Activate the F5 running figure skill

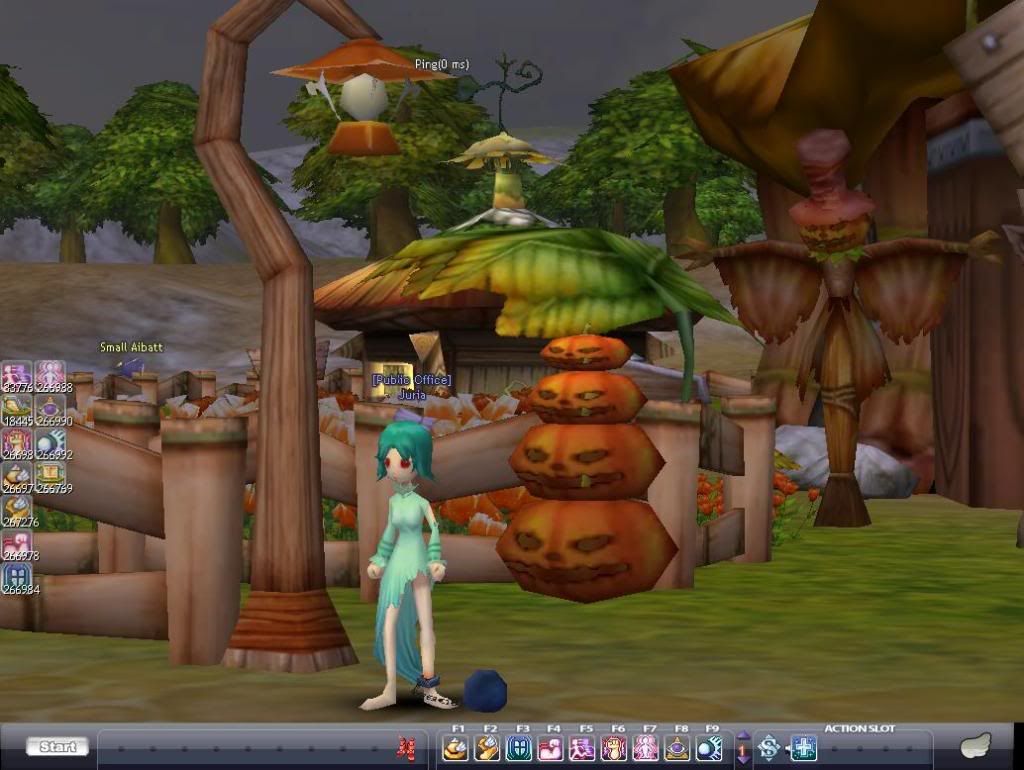pos(583,748)
